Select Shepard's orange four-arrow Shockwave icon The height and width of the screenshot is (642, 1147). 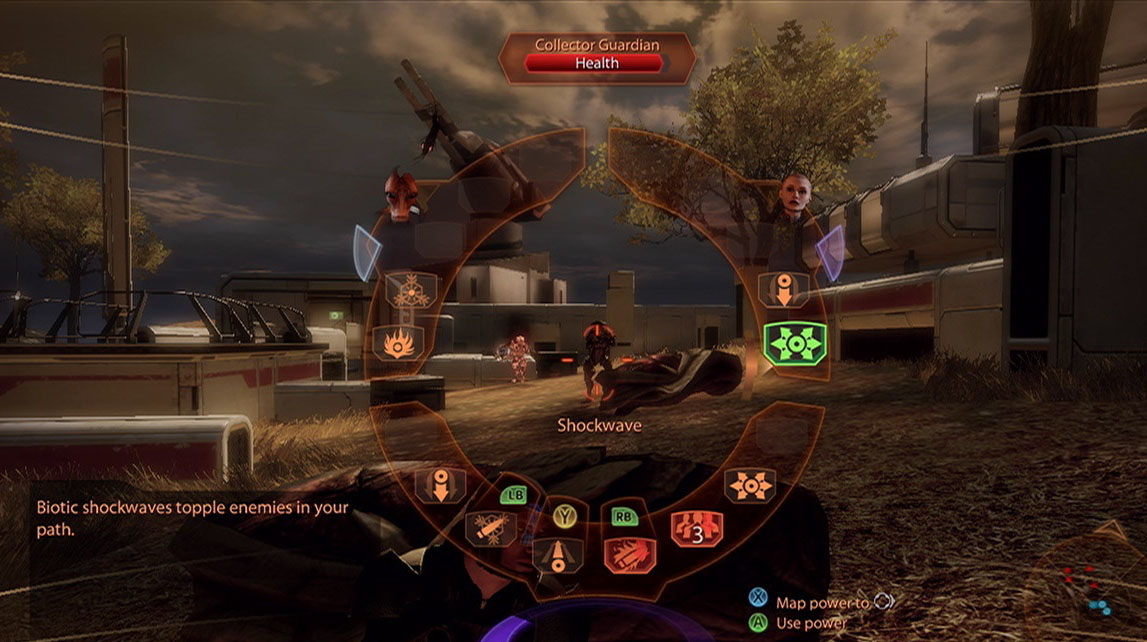[x=749, y=485]
